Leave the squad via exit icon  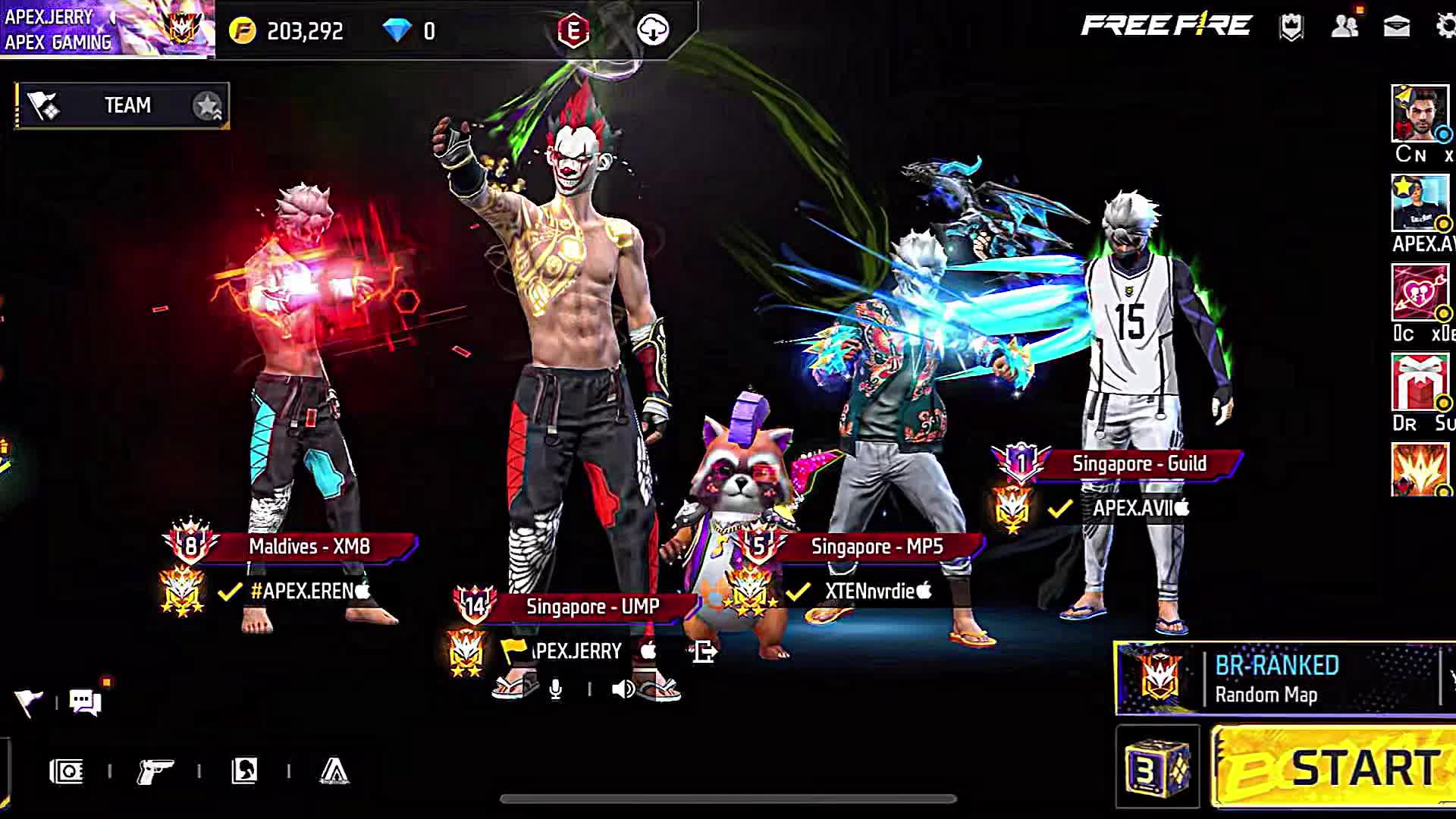click(704, 651)
